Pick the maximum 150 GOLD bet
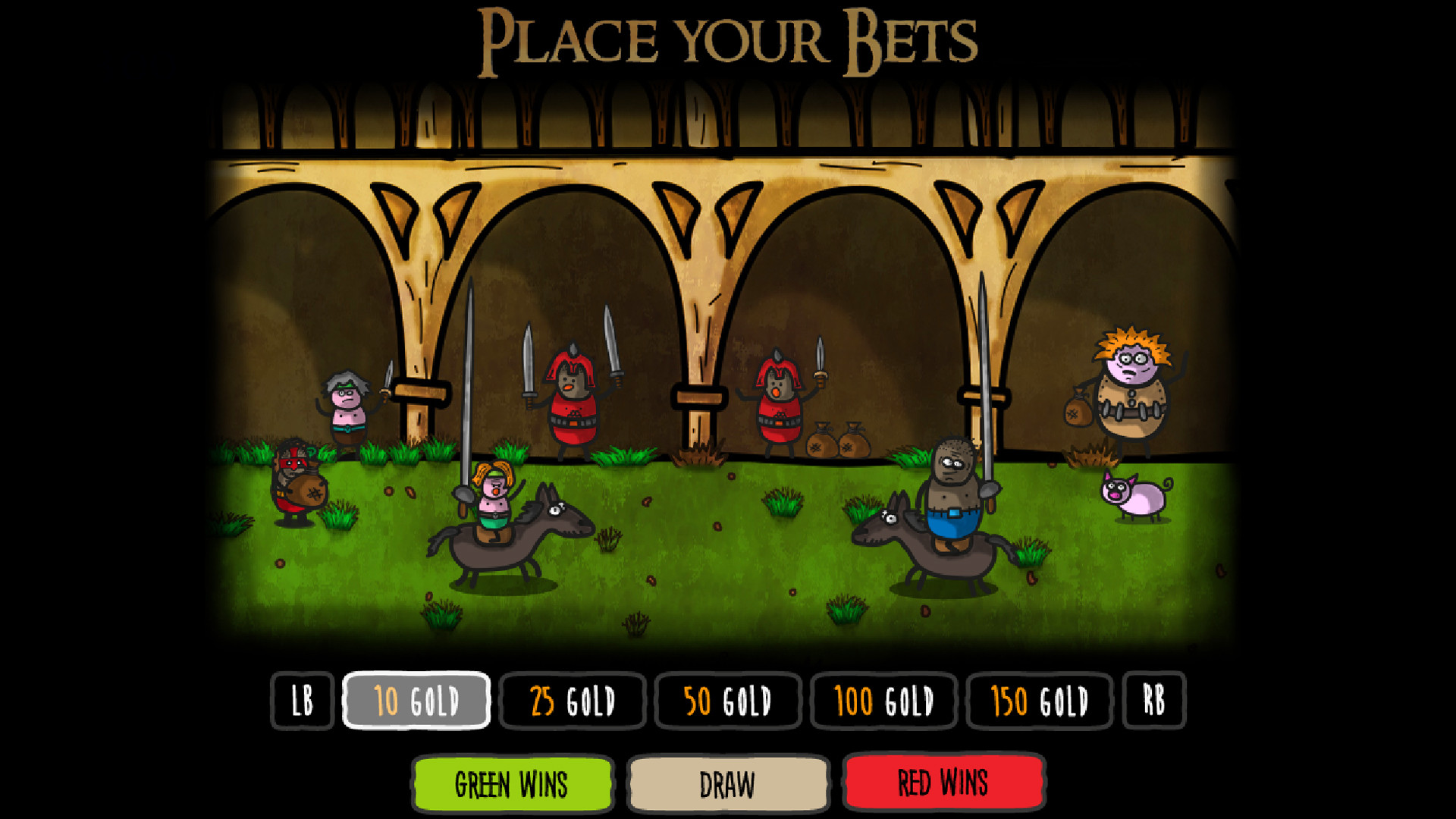1456x819 pixels. coord(1039,701)
